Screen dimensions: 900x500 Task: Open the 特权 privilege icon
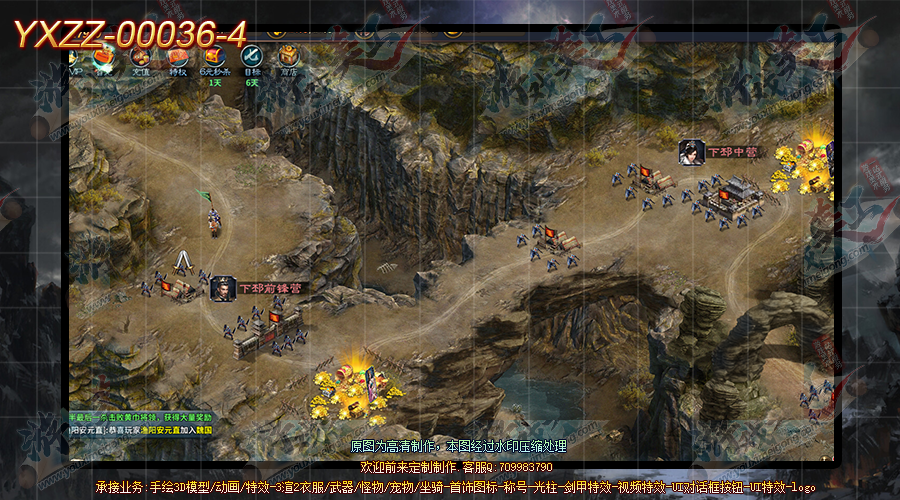coord(178,58)
